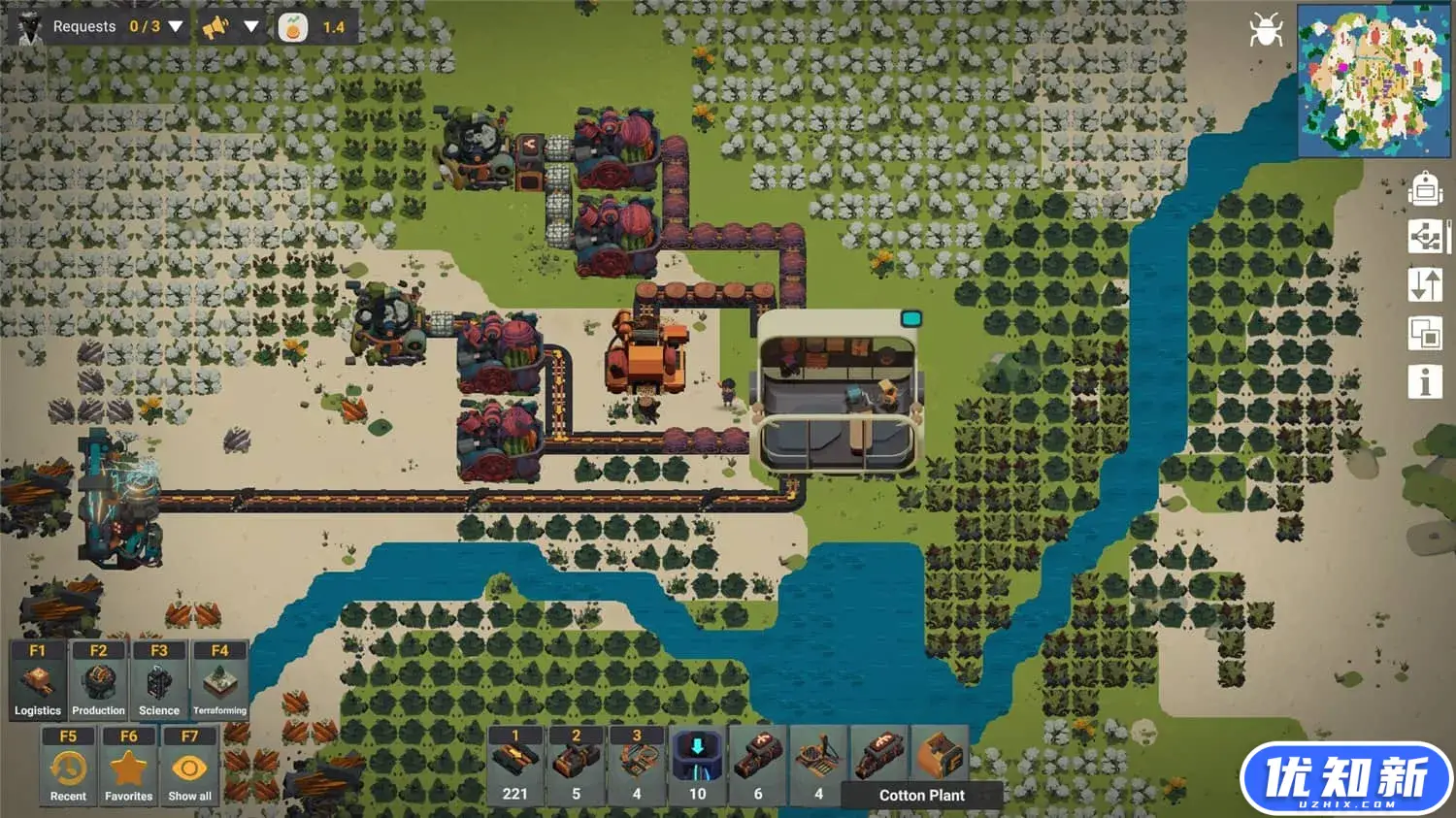
Task: Click the up-down arrows icon
Action: point(1425,285)
